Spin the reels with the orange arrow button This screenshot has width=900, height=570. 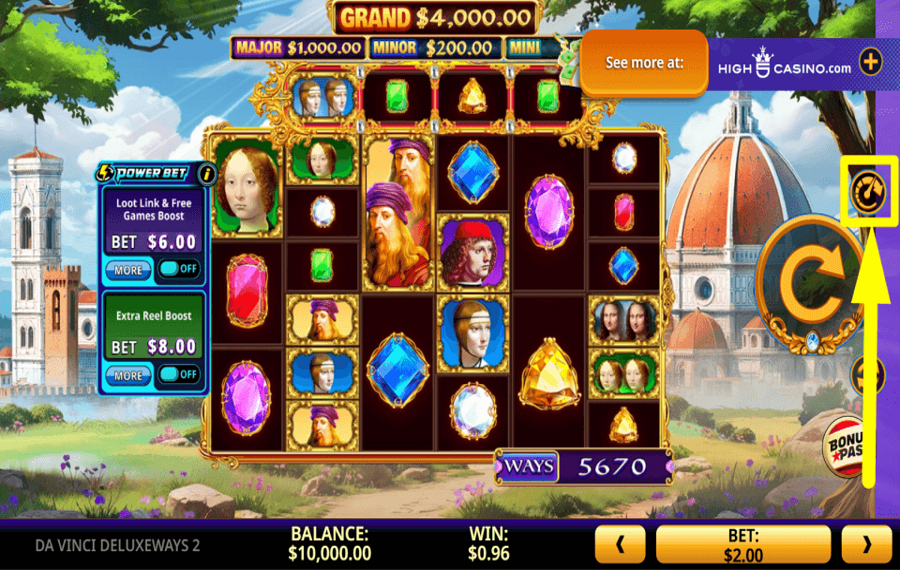pos(807,284)
